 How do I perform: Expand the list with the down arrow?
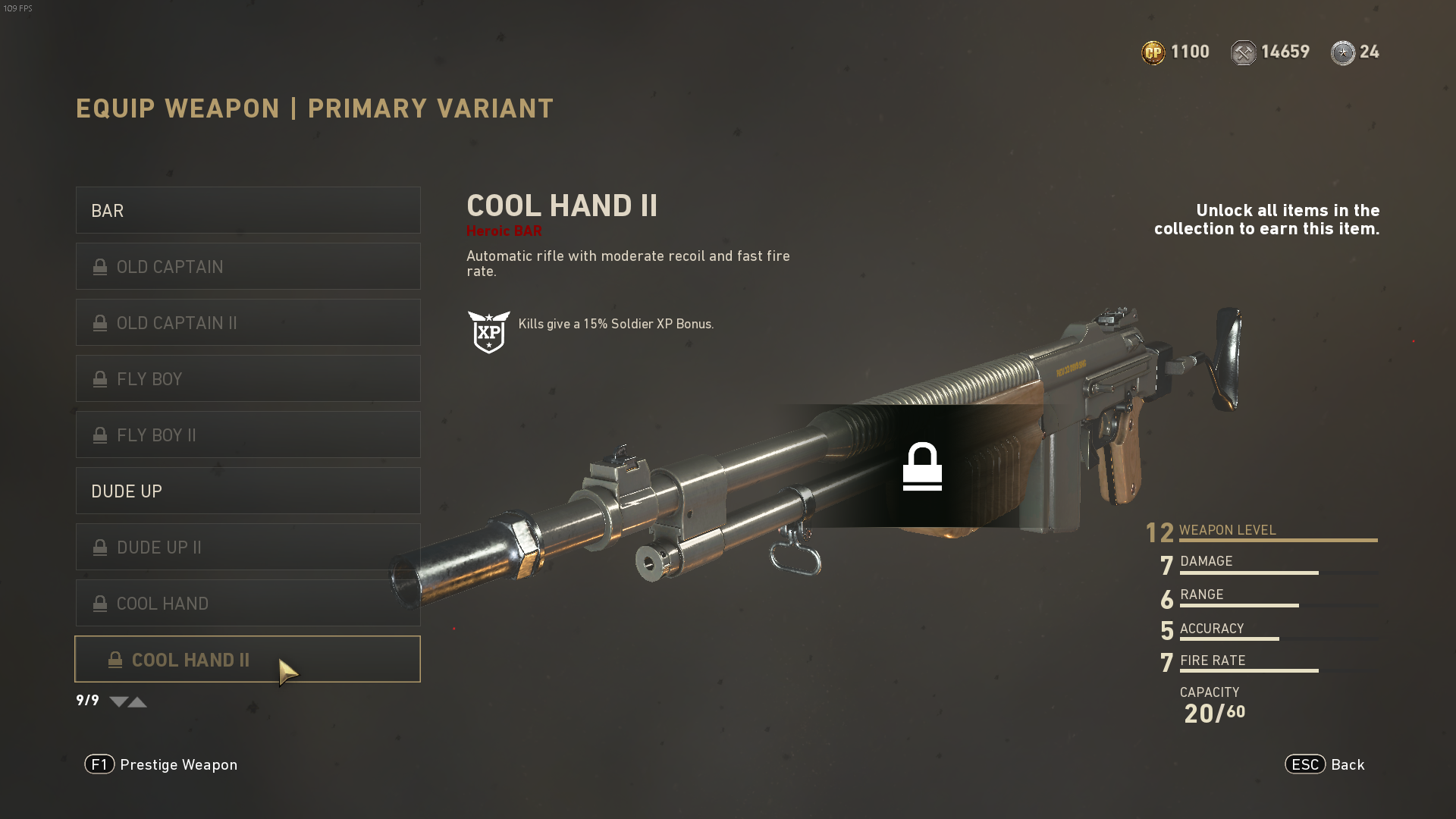tap(118, 701)
